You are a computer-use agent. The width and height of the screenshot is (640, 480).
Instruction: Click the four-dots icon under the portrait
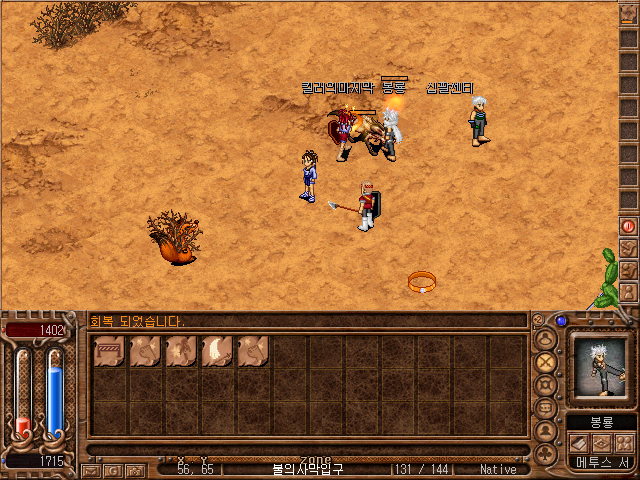[625, 442]
